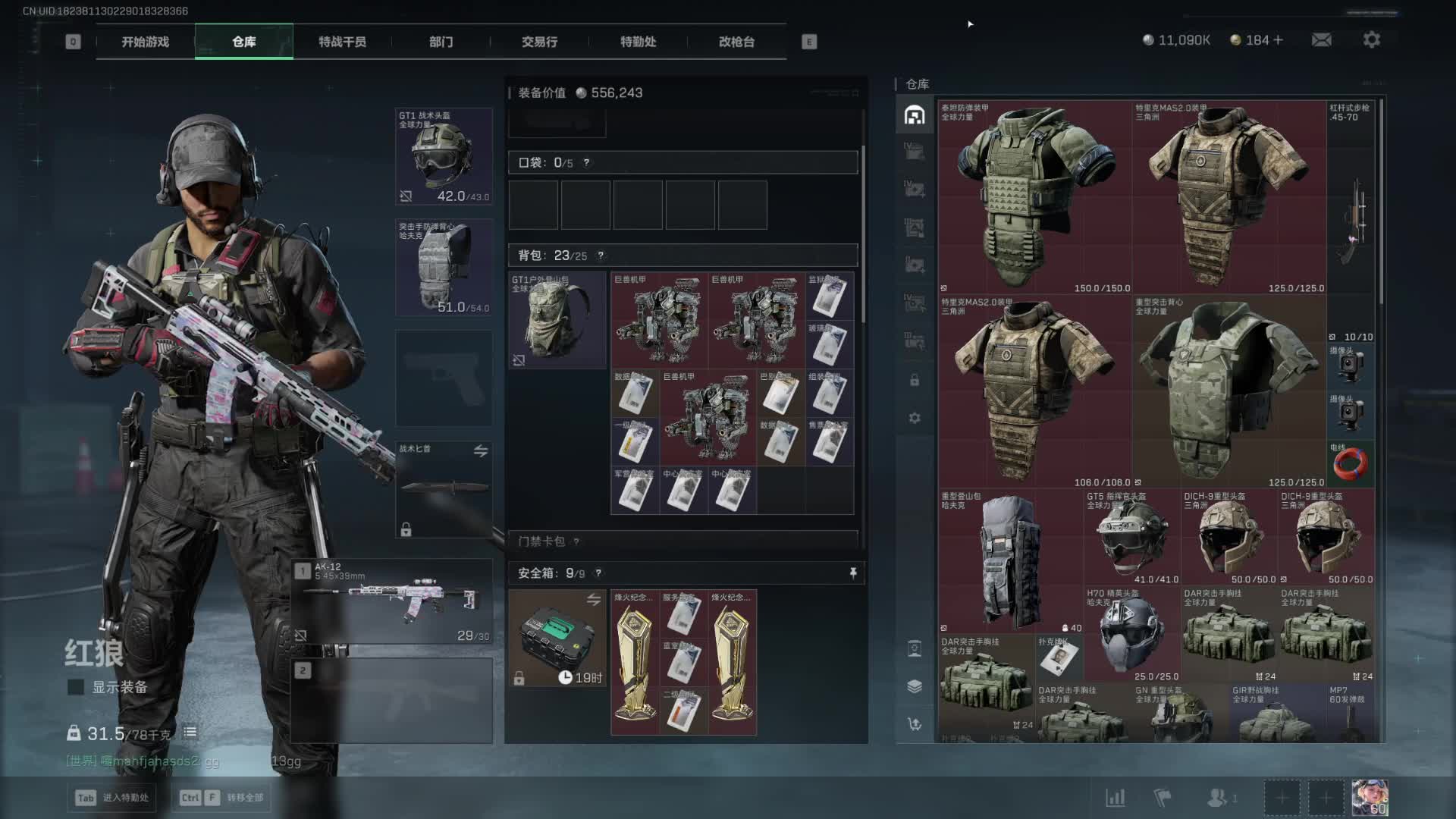Open the 部门 tab

[441, 42]
